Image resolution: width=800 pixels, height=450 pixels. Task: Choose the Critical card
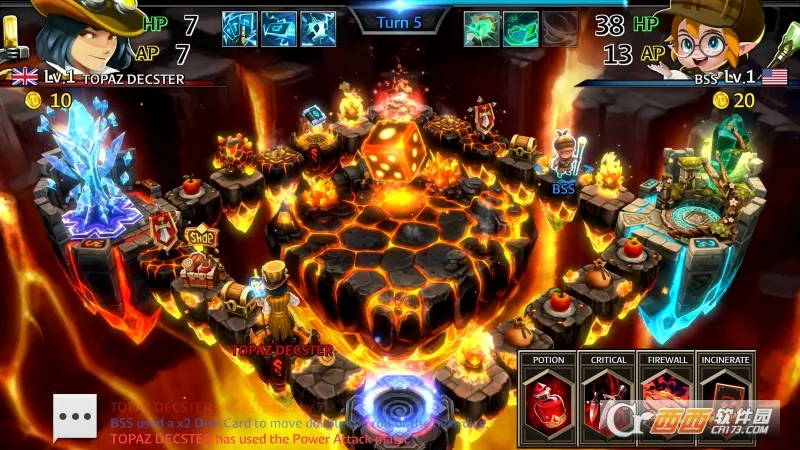coord(608,398)
